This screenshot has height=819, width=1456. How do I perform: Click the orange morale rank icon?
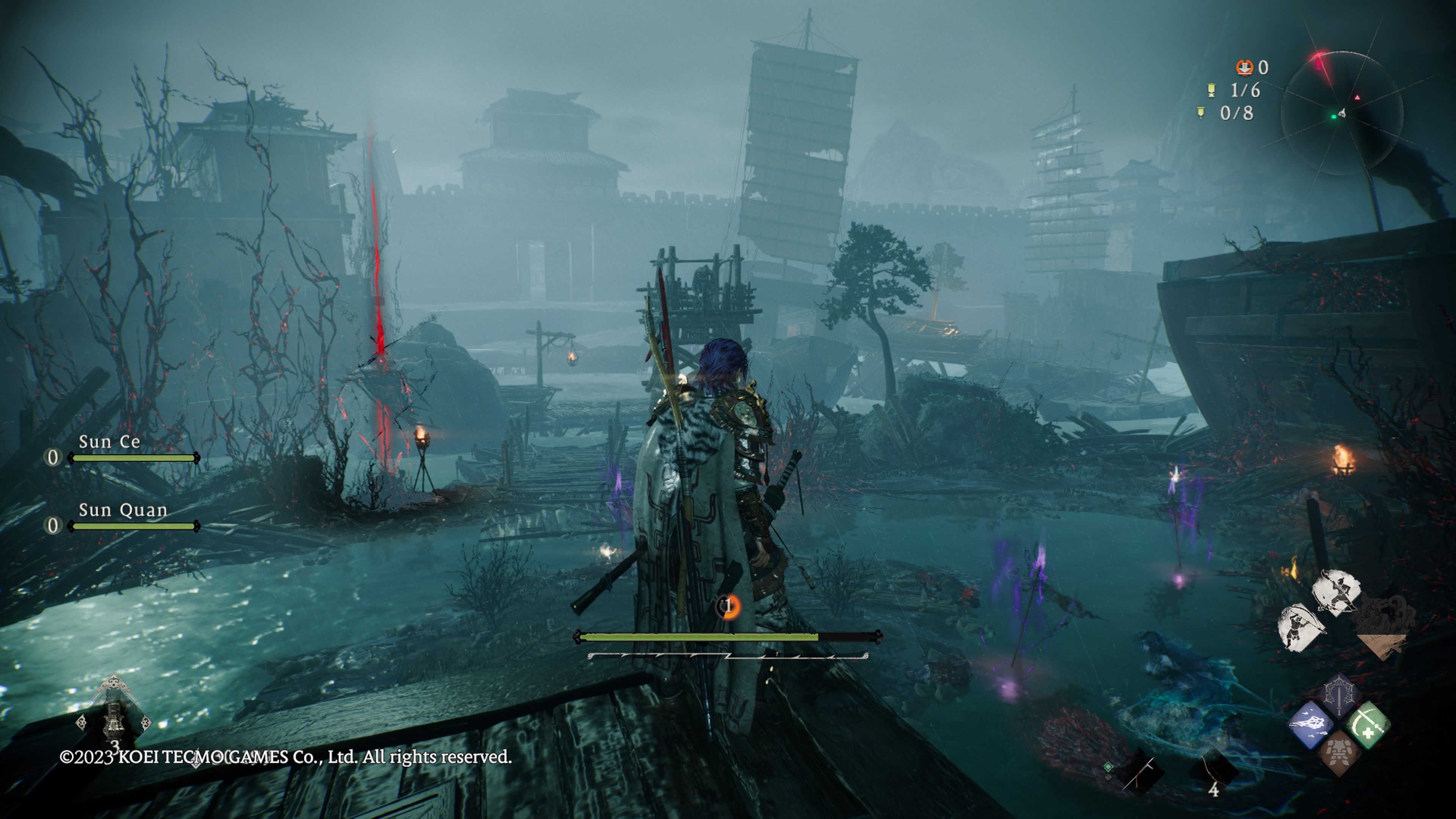pos(729,606)
